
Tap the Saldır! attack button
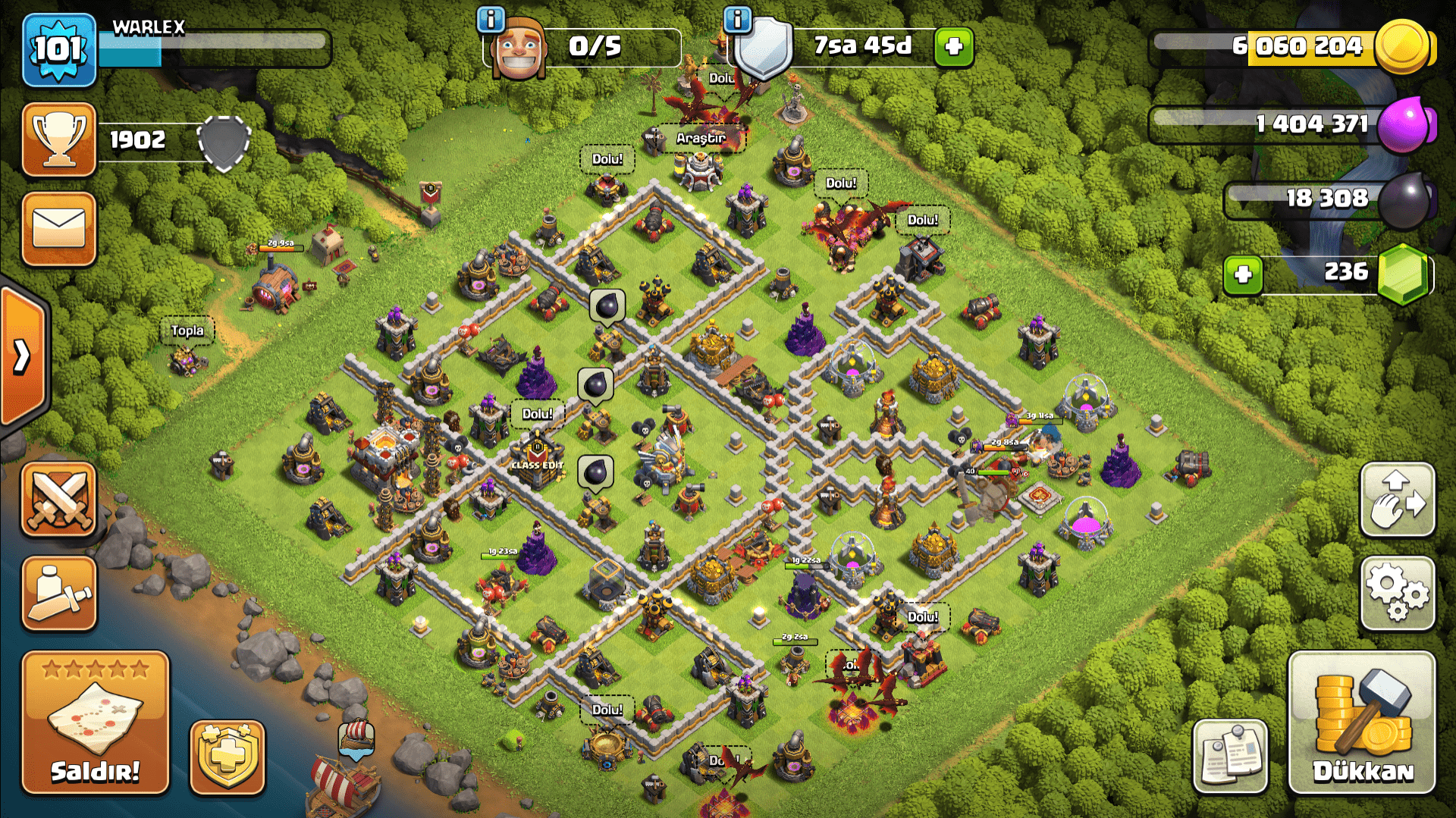click(96, 722)
